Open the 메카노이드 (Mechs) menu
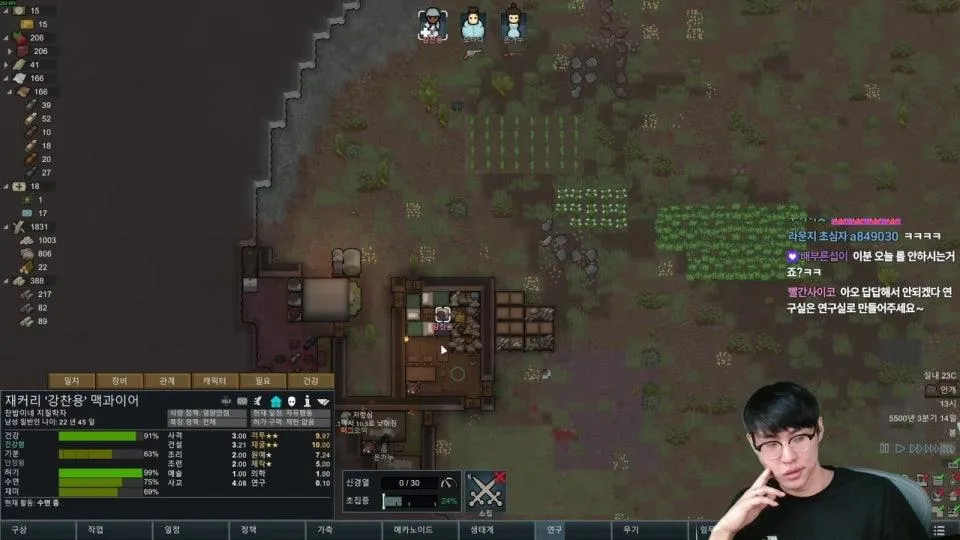The width and height of the screenshot is (960, 540). pos(411,530)
